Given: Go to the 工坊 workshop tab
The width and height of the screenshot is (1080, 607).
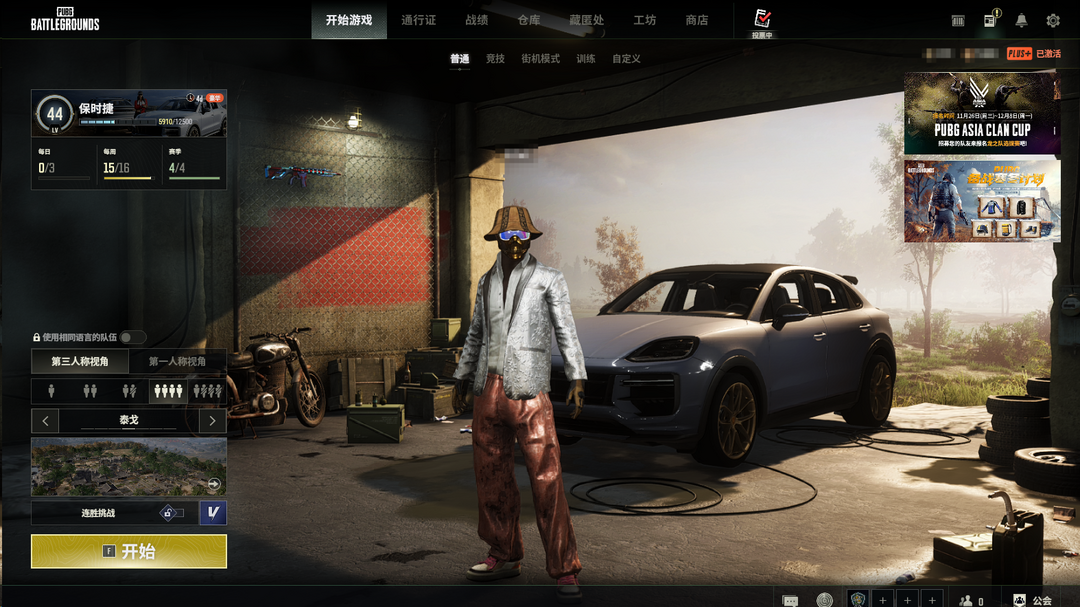Looking at the screenshot, I should (x=645, y=20).
